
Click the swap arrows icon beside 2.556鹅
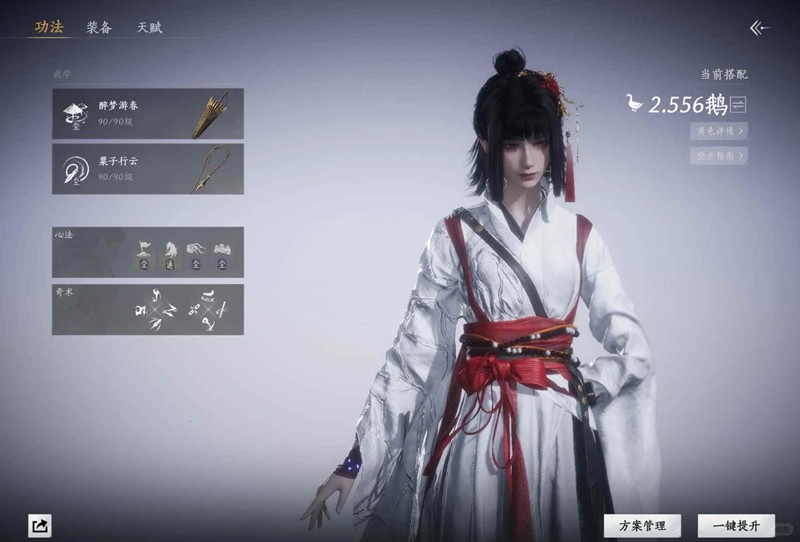coord(739,105)
